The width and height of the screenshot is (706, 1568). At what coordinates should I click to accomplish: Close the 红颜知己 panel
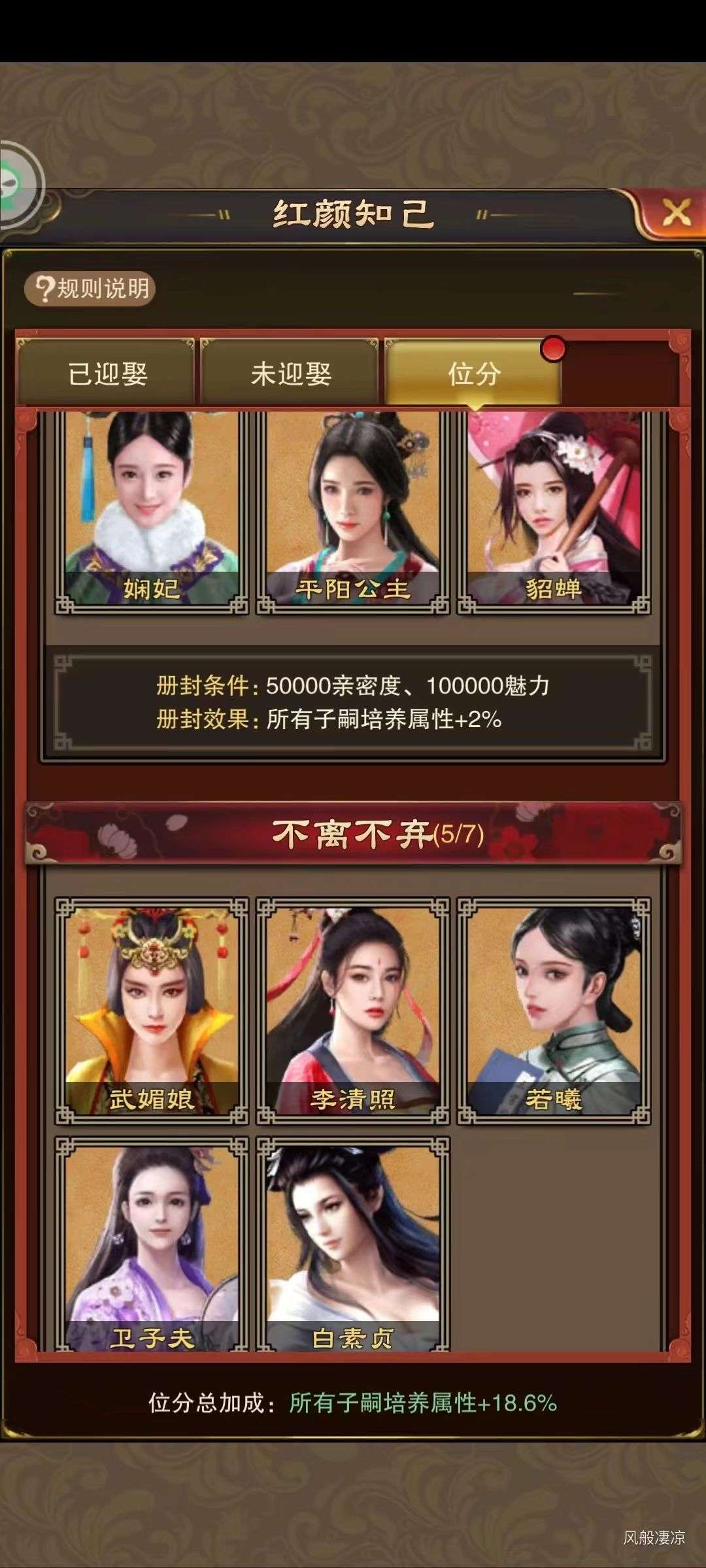(x=675, y=212)
